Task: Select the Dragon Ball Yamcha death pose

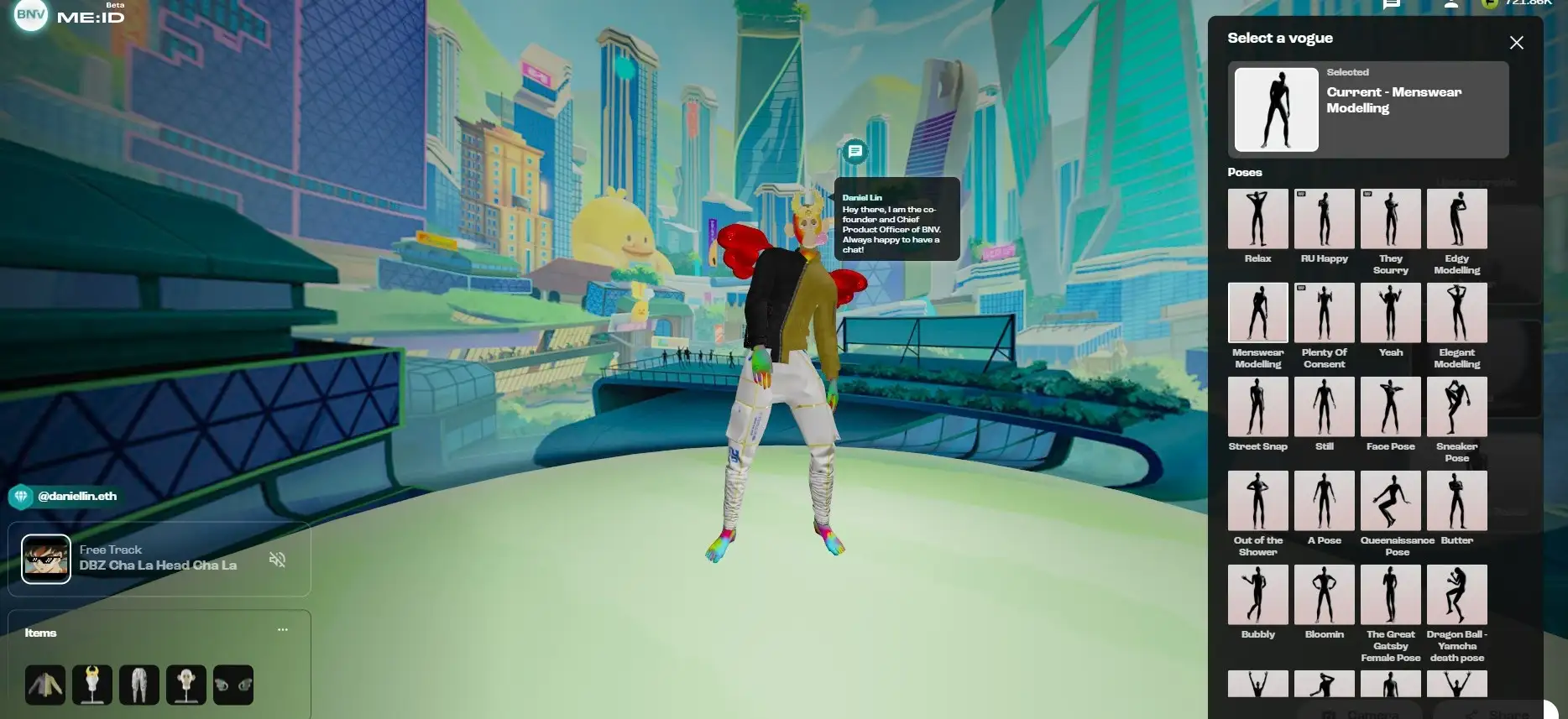Action: point(1456,595)
